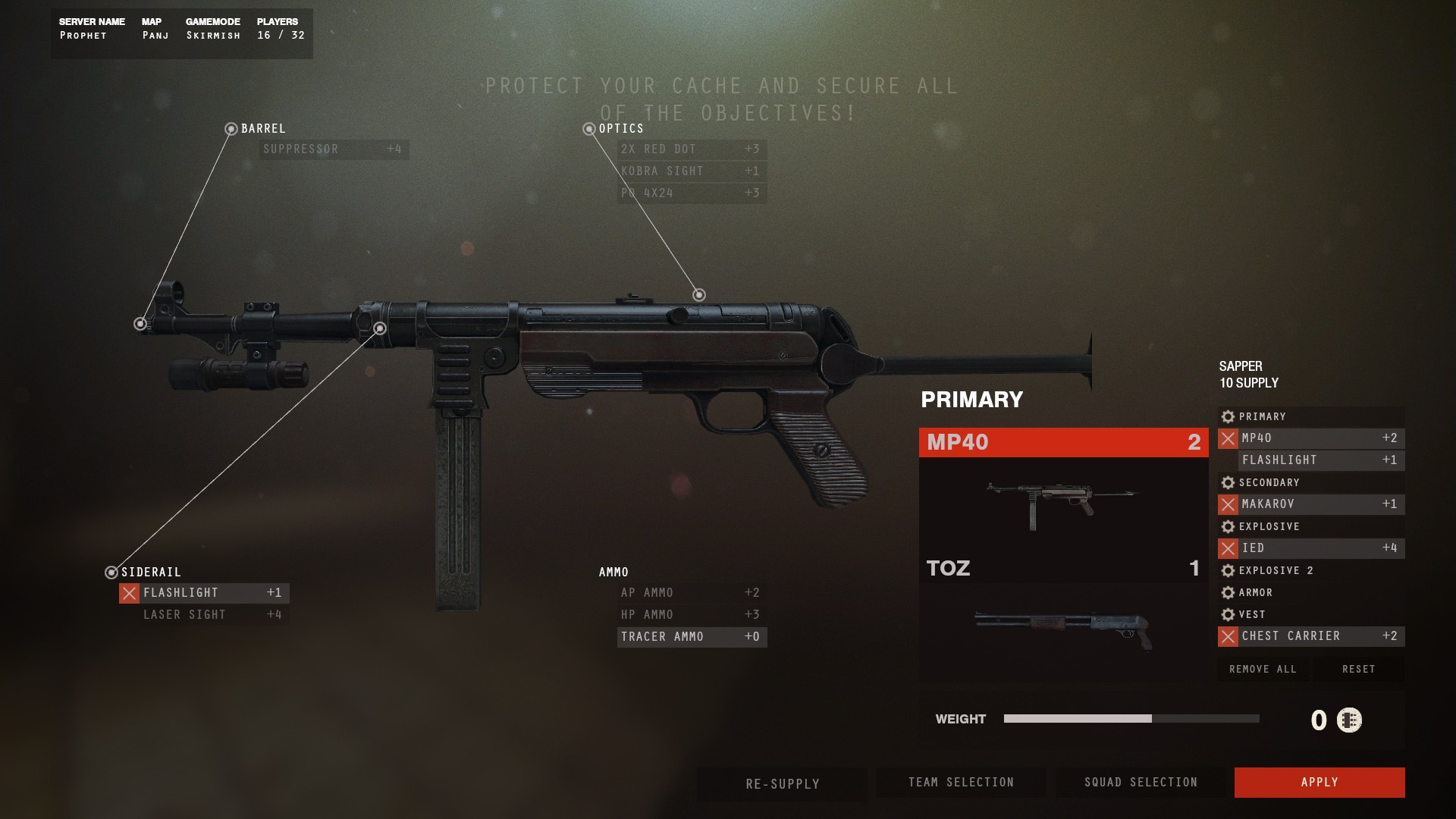
Task: Switch to Team Selection
Action: [x=961, y=782]
